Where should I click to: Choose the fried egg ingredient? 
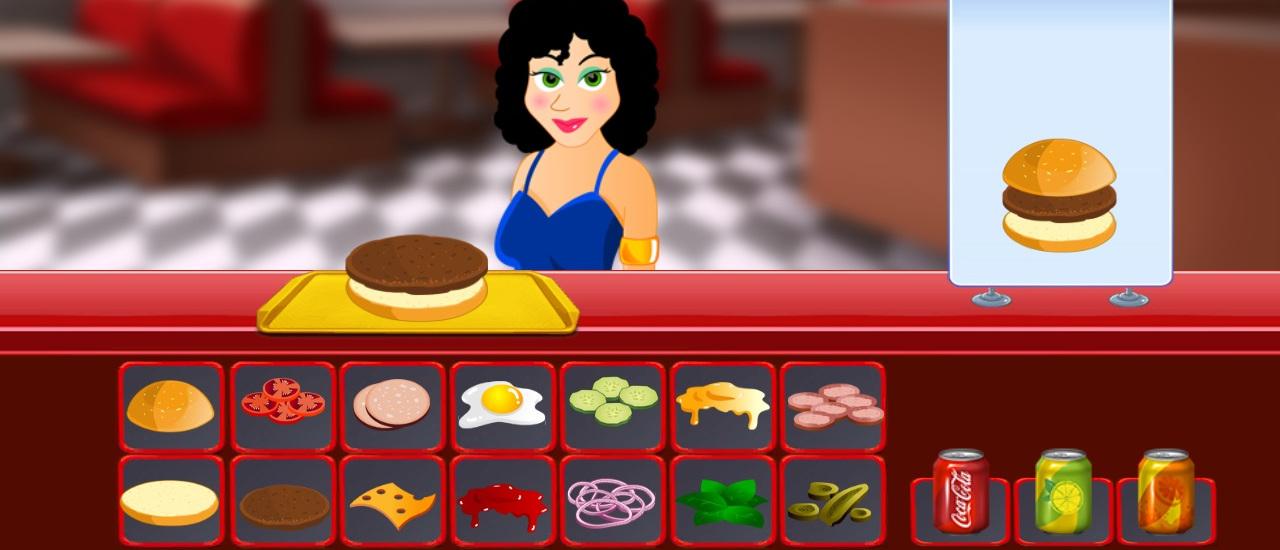[x=502, y=405]
